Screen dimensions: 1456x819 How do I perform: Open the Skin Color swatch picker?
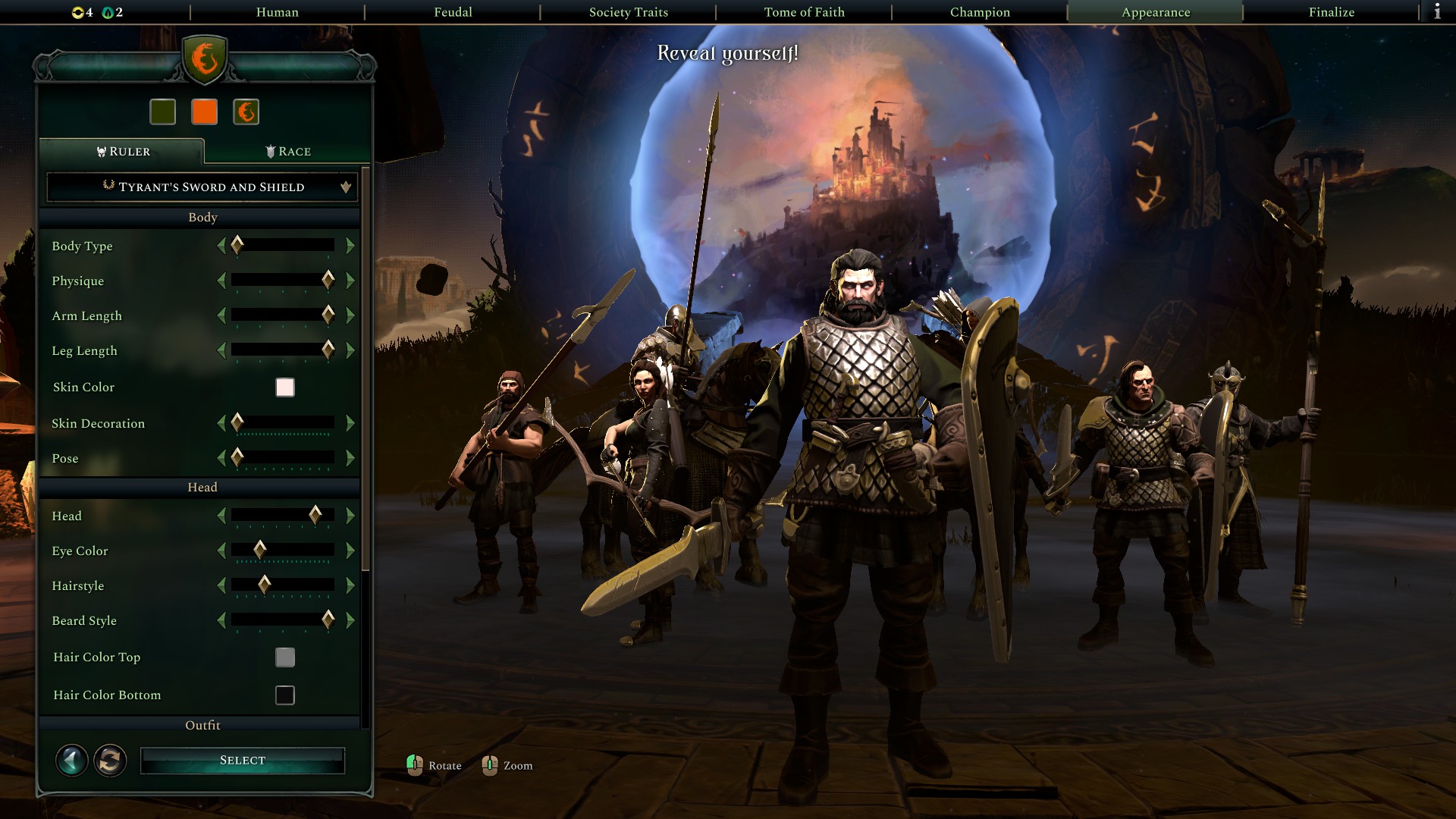[x=284, y=387]
